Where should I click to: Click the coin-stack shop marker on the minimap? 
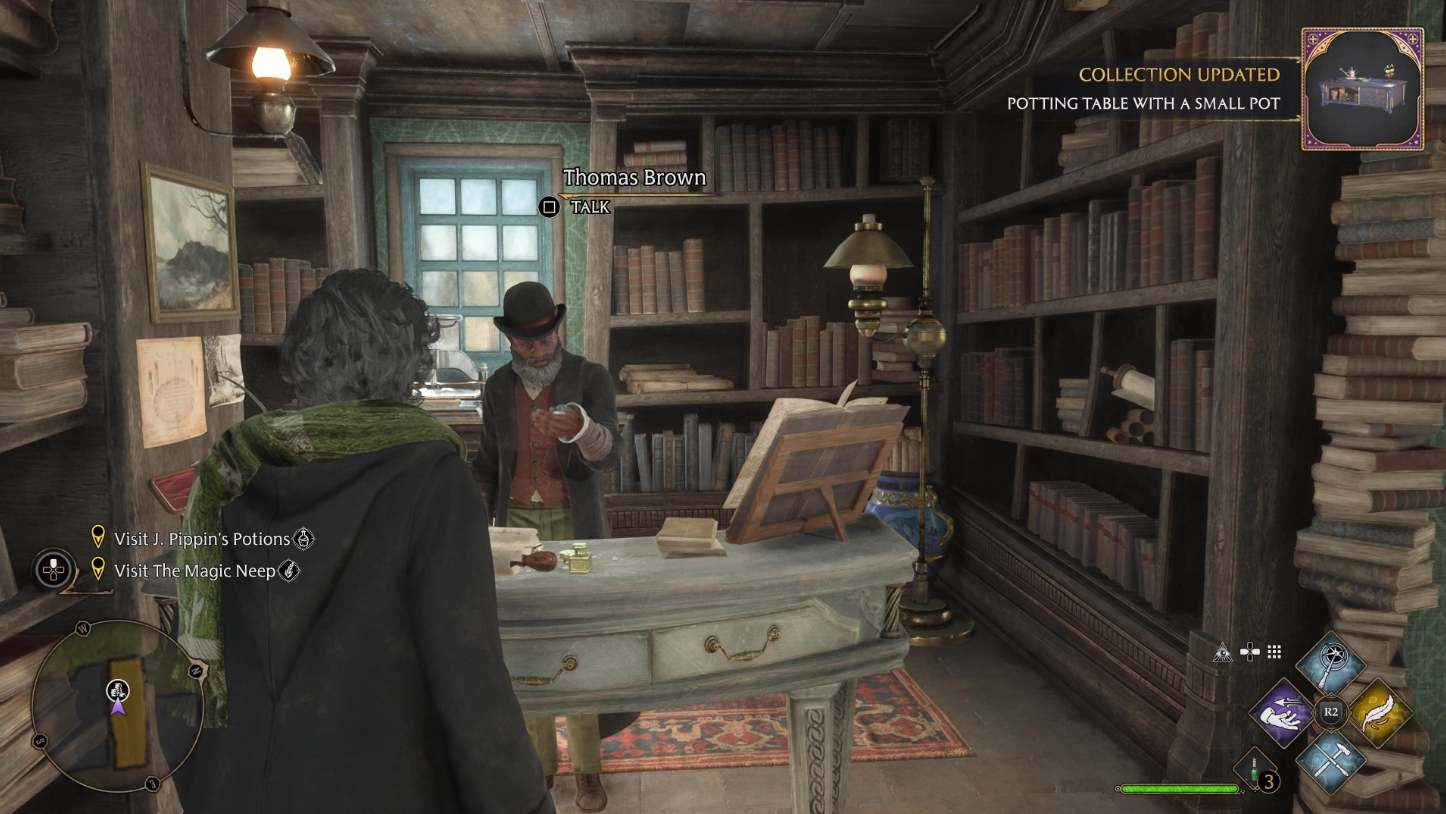point(117,689)
